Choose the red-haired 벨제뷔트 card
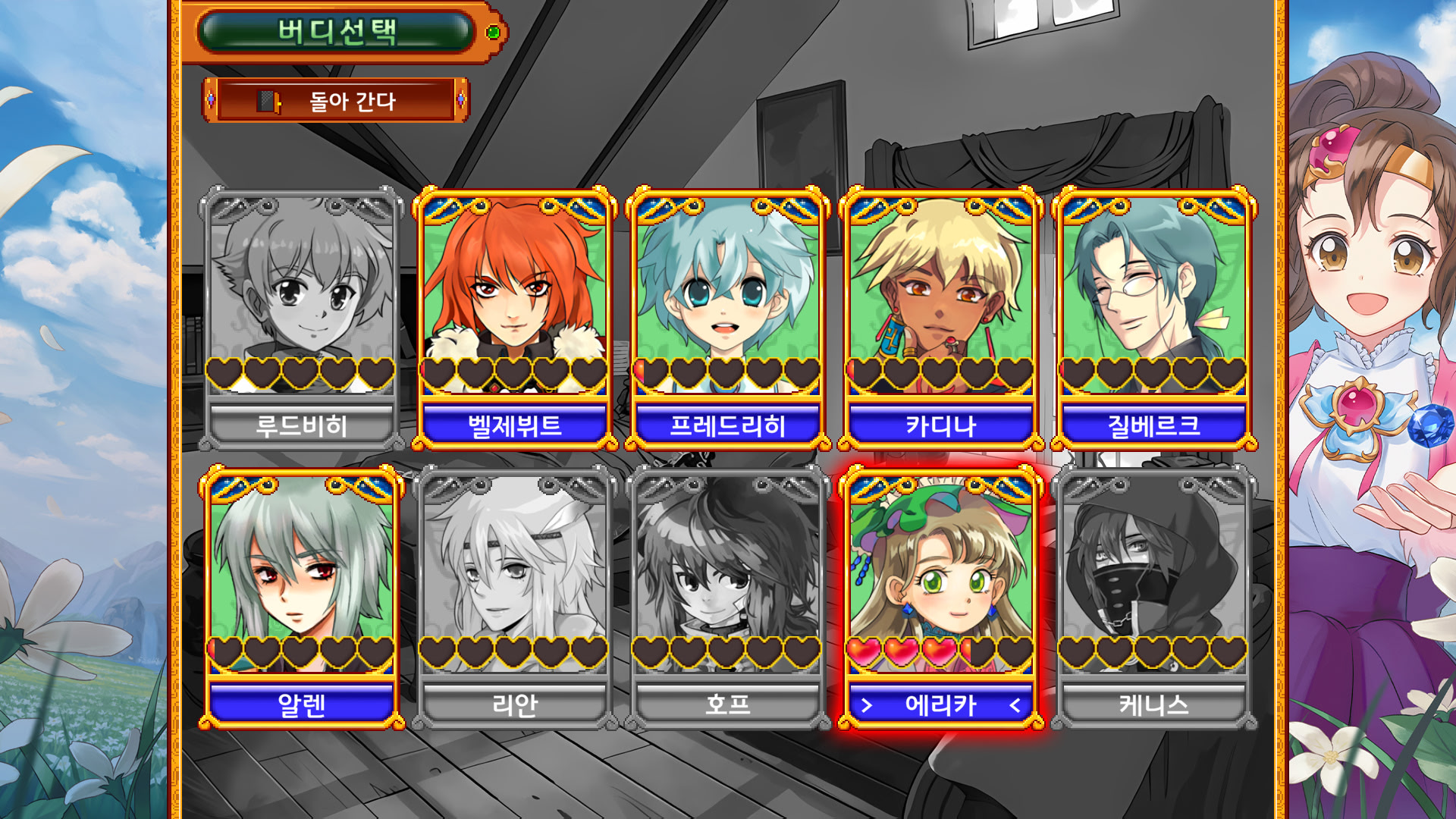The height and width of the screenshot is (819, 1456). (x=514, y=318)
